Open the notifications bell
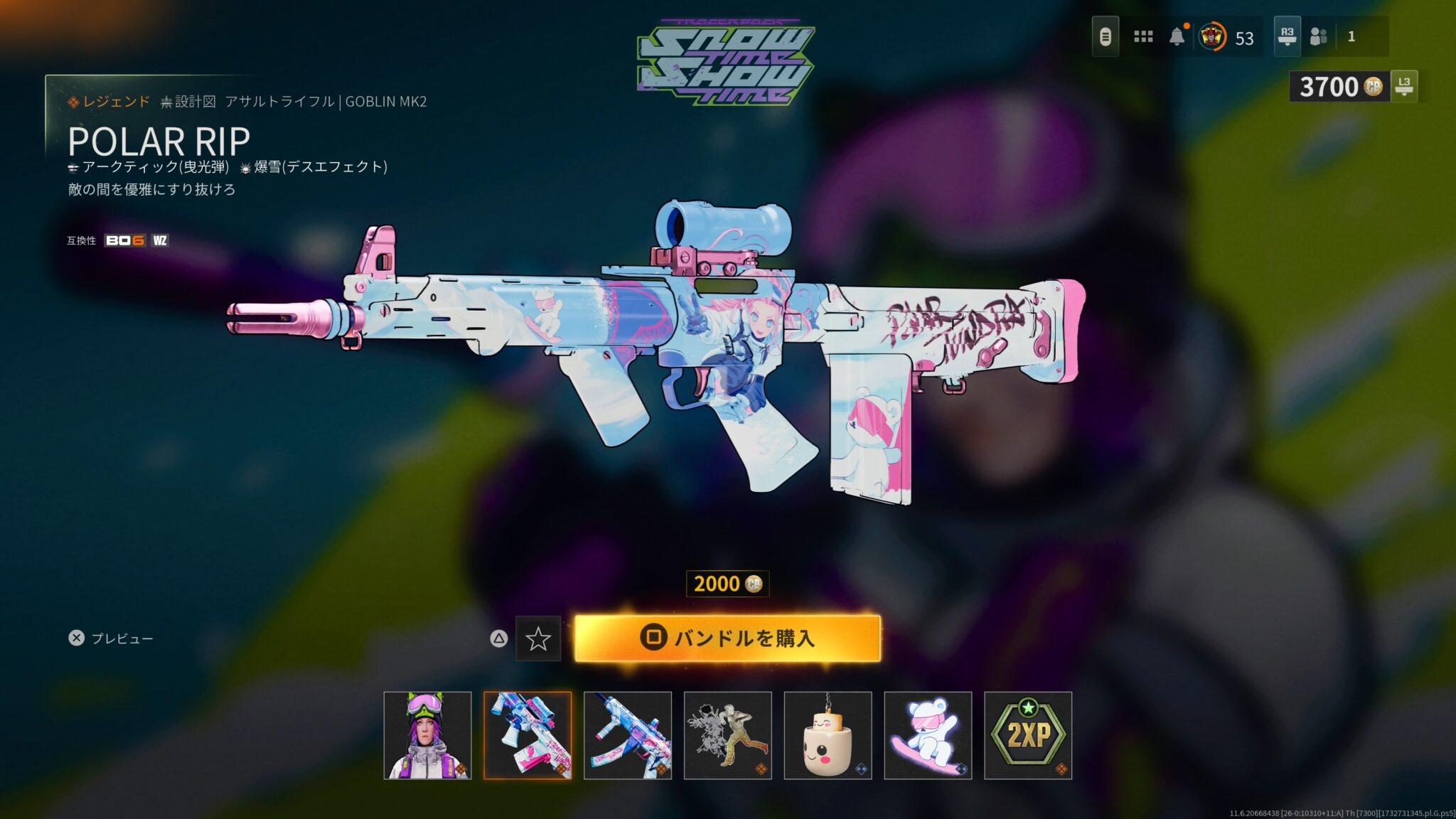Image resolution: width=1456 pixels, height=819 pixels. (1177, 36)
